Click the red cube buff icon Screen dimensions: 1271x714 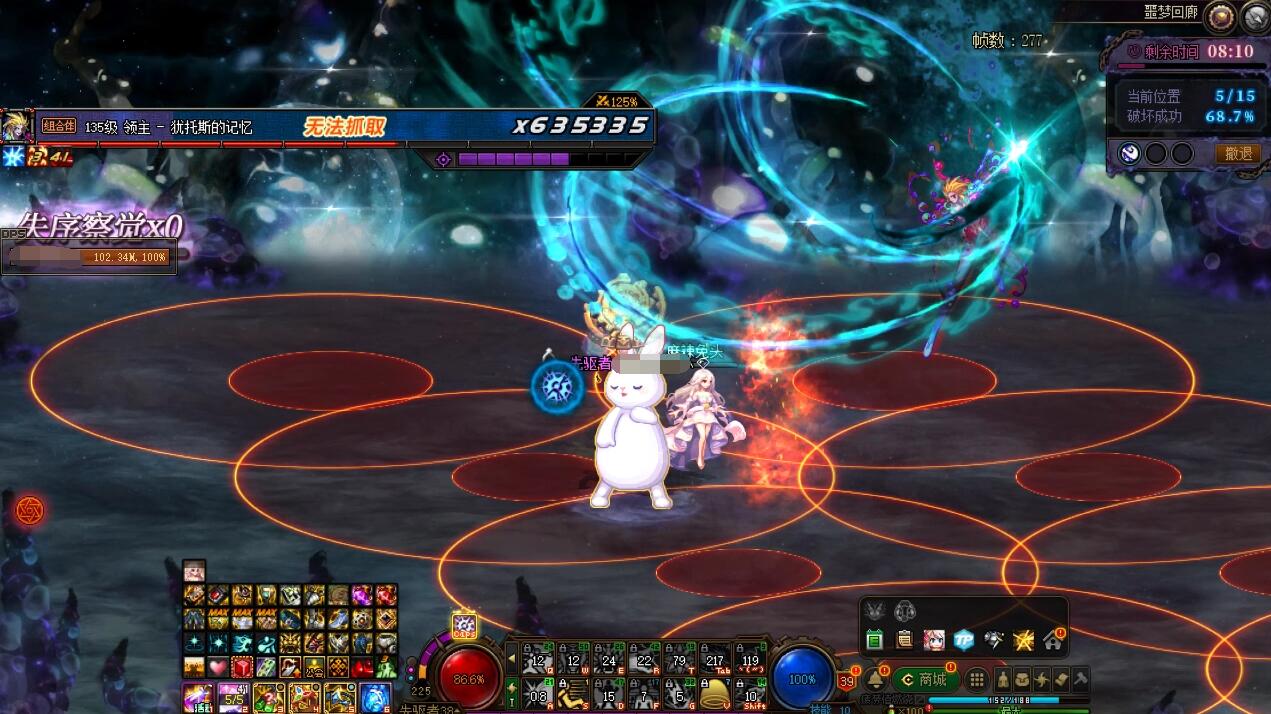[x=242, y=667]
